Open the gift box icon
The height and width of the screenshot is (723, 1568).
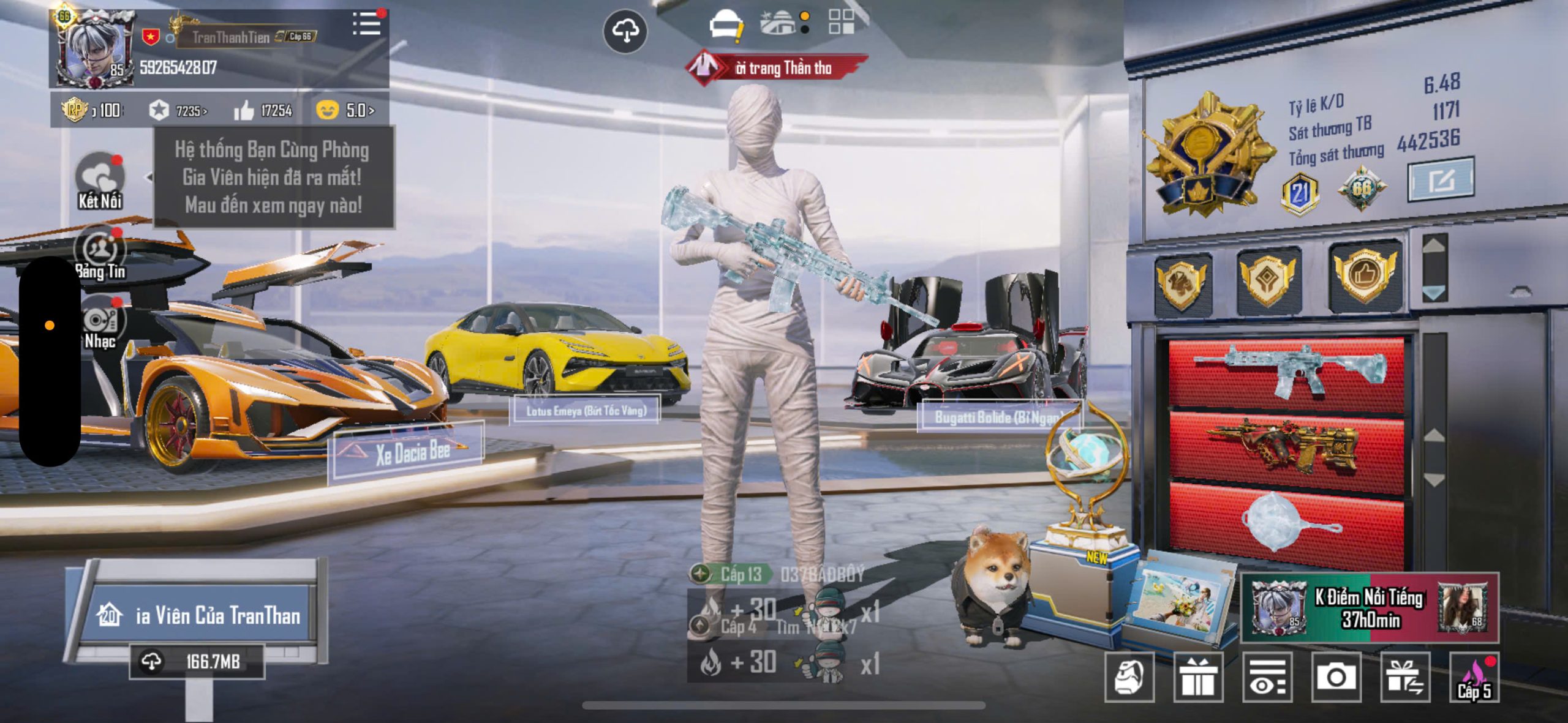pyautogui.click(x=1198, y=677)
